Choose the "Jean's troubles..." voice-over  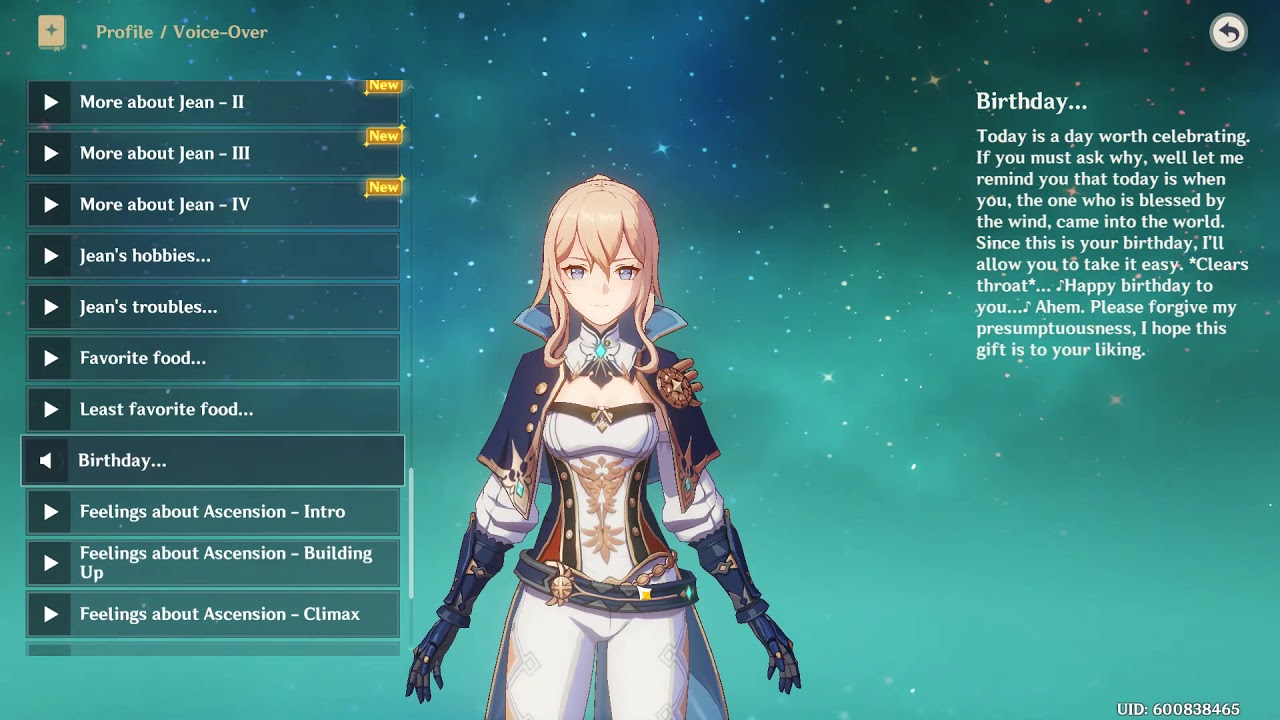(x=213, y=307)
